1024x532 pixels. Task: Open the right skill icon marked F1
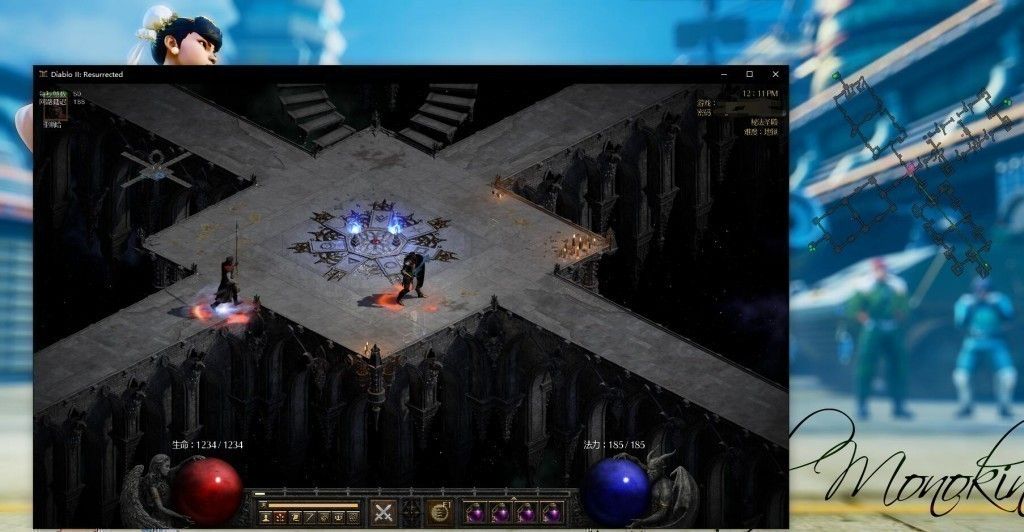(440, 513)
